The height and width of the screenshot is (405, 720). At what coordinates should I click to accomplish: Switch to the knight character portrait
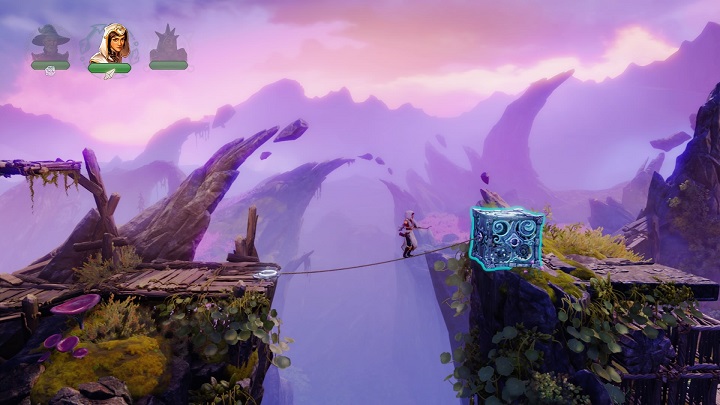(x=168, y=45)
